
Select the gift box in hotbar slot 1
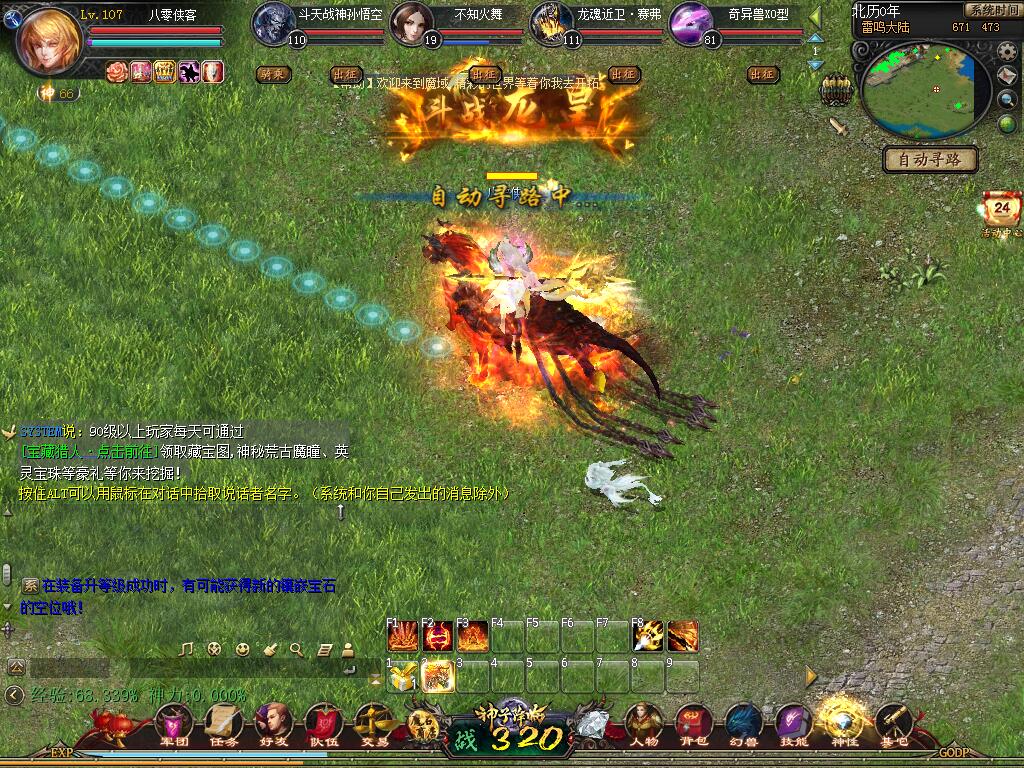coord(403,677)
